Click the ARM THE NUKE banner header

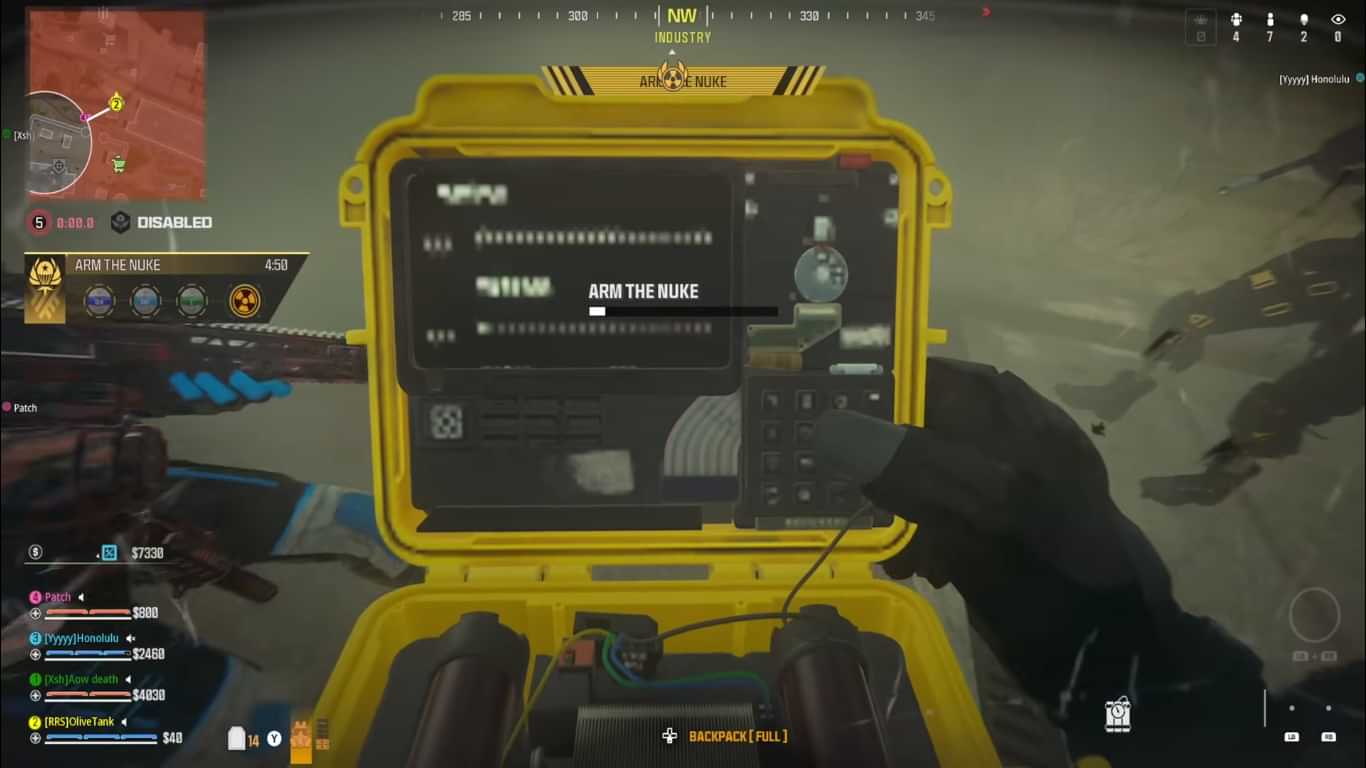pyautogui.click(x=683, y=81)
